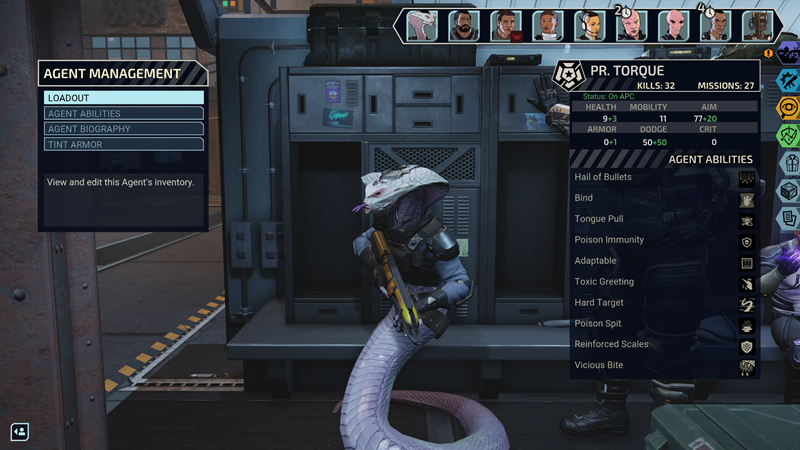This screenshot has height=450, width=800.
Task: Choose the Tint Armor option
Action: click(123, 145)
